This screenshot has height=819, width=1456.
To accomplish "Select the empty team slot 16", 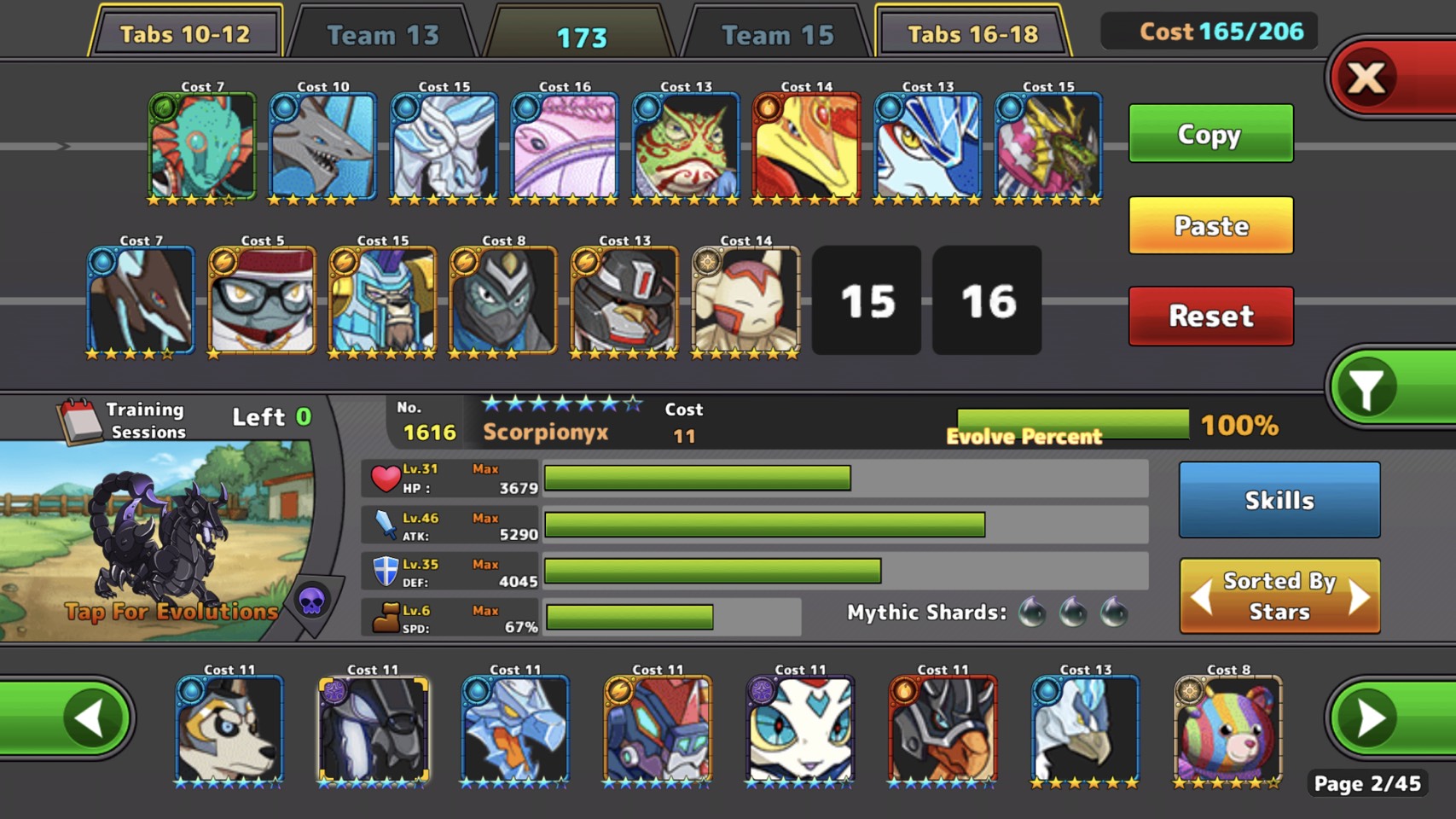I will pyautogui.click(x=987, y=301).
